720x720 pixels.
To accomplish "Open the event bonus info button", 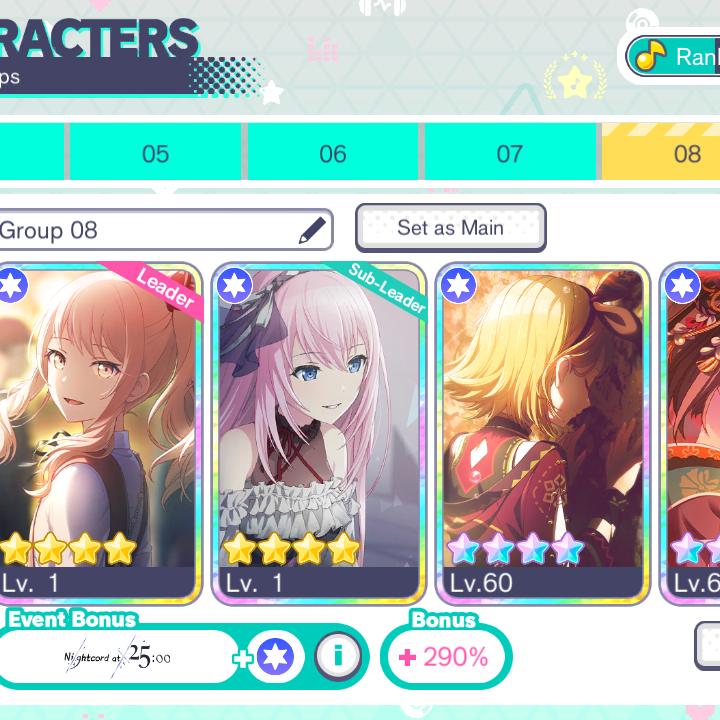I will point(338,657).
